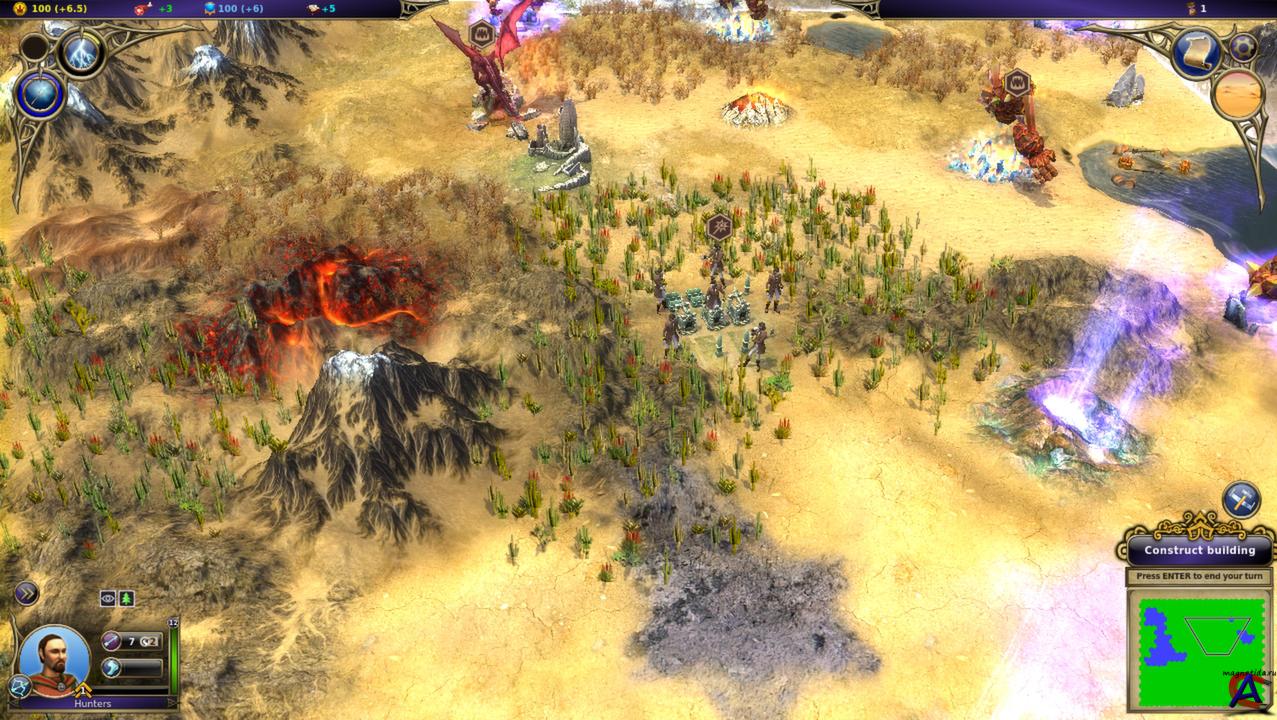This screenshot has height=720, width=1277.
Task: Click the boot movement points icon
Action: click(112, 667)
